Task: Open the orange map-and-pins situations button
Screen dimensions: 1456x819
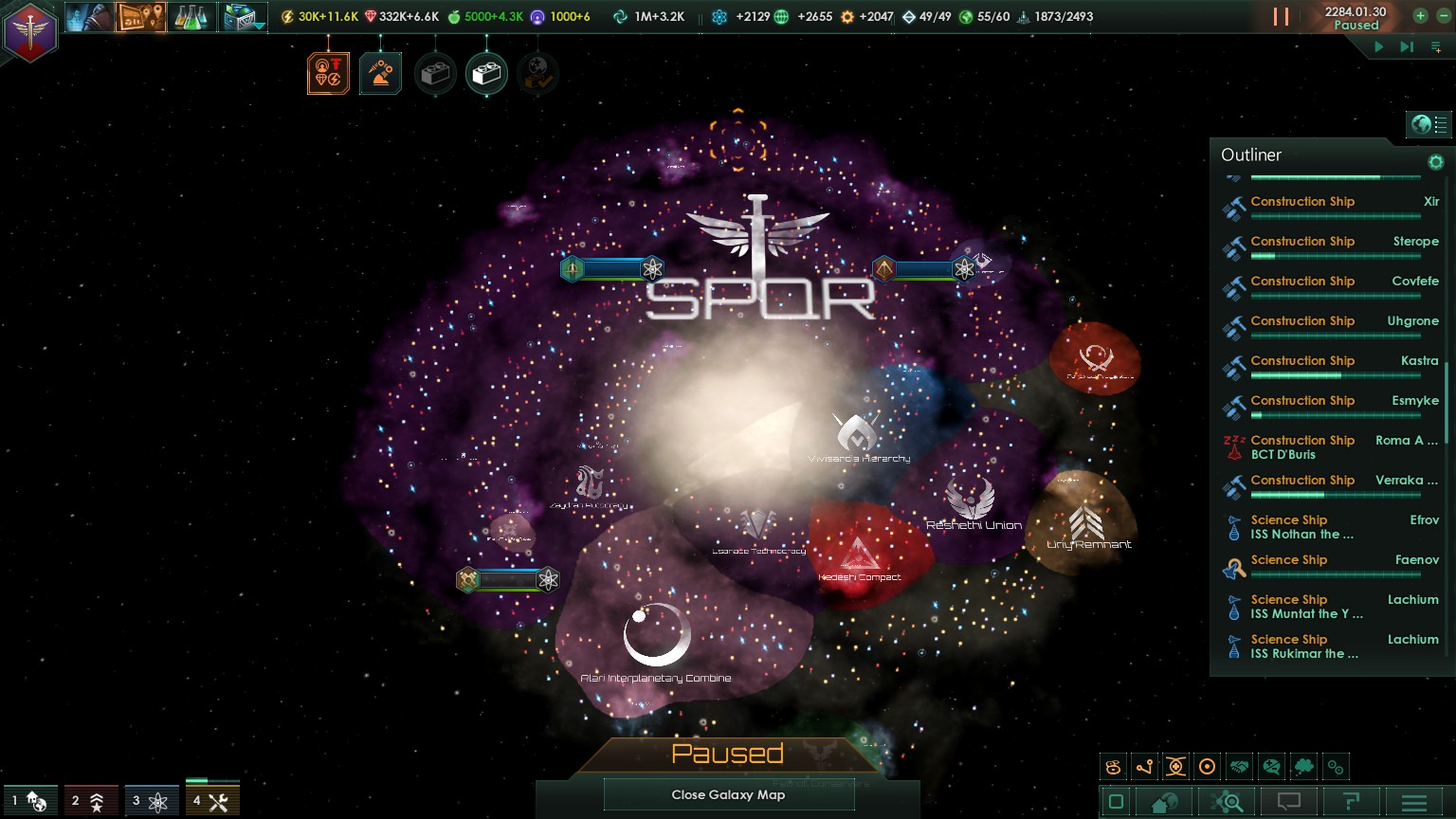Action: tap(140, 17)
